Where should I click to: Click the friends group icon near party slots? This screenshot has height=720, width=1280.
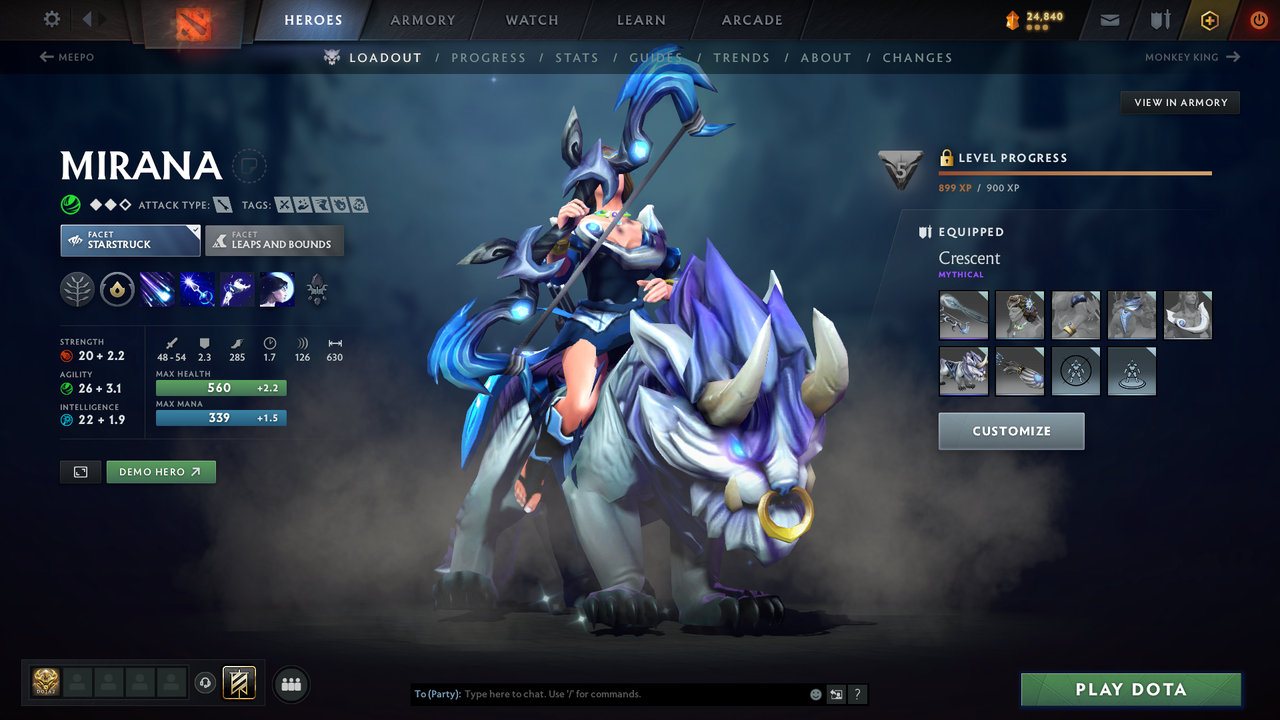[290, 684]
